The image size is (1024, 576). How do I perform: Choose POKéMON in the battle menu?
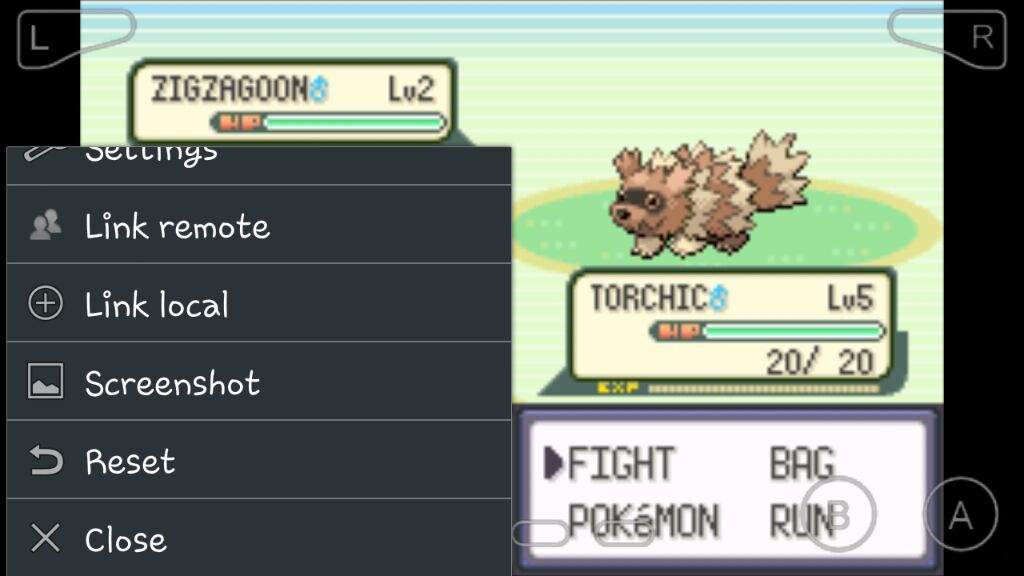(x=642, y=521)
